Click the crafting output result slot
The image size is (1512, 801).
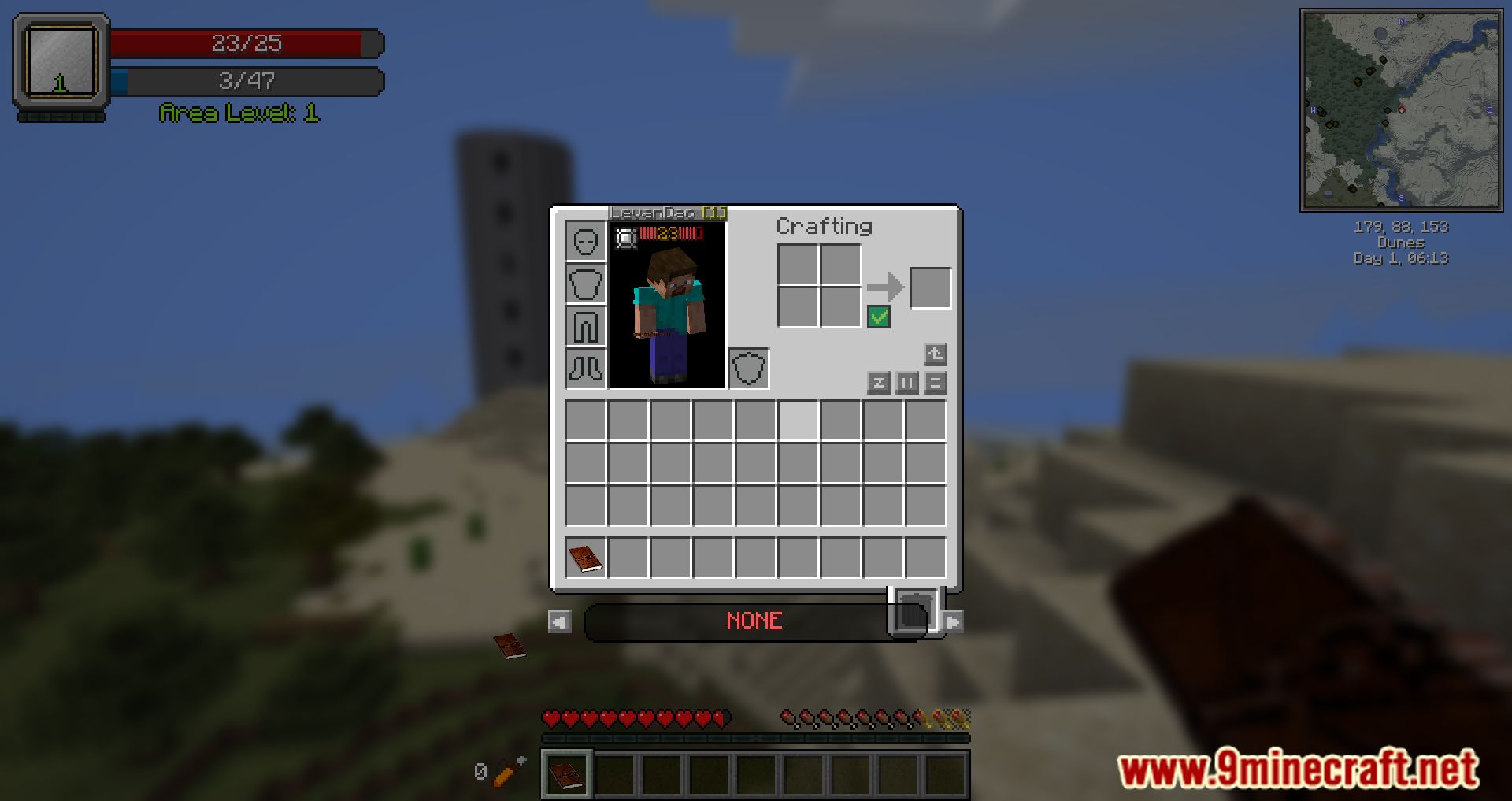[x=929, y=286]
